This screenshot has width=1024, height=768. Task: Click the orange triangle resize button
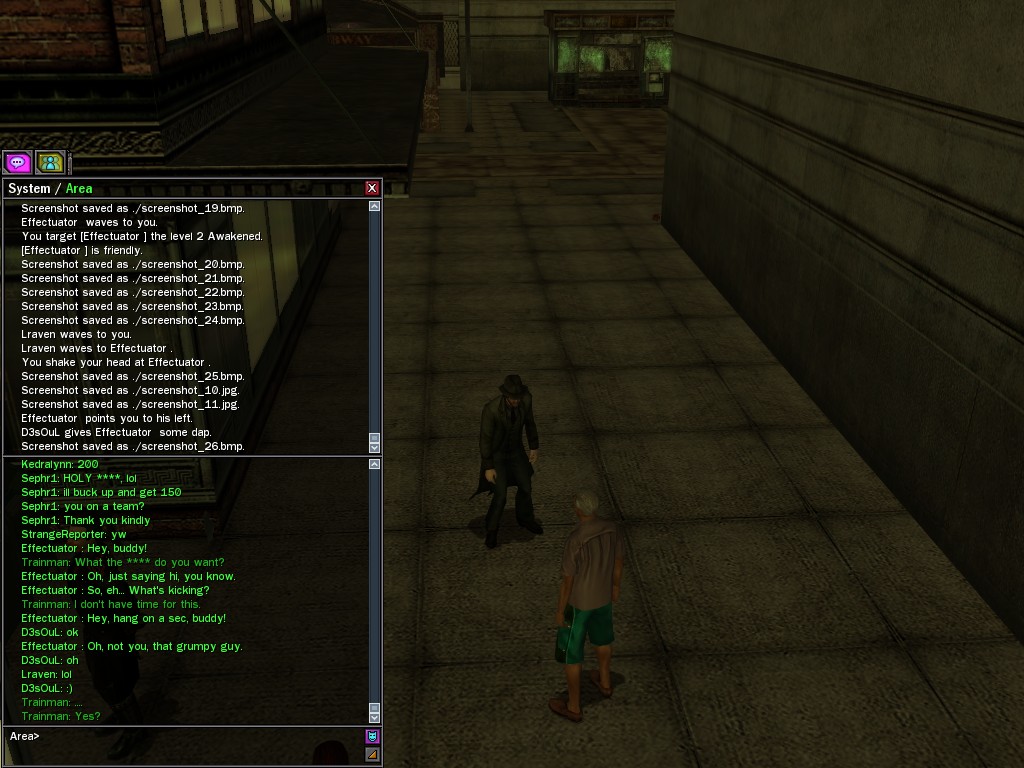[372, 754]
